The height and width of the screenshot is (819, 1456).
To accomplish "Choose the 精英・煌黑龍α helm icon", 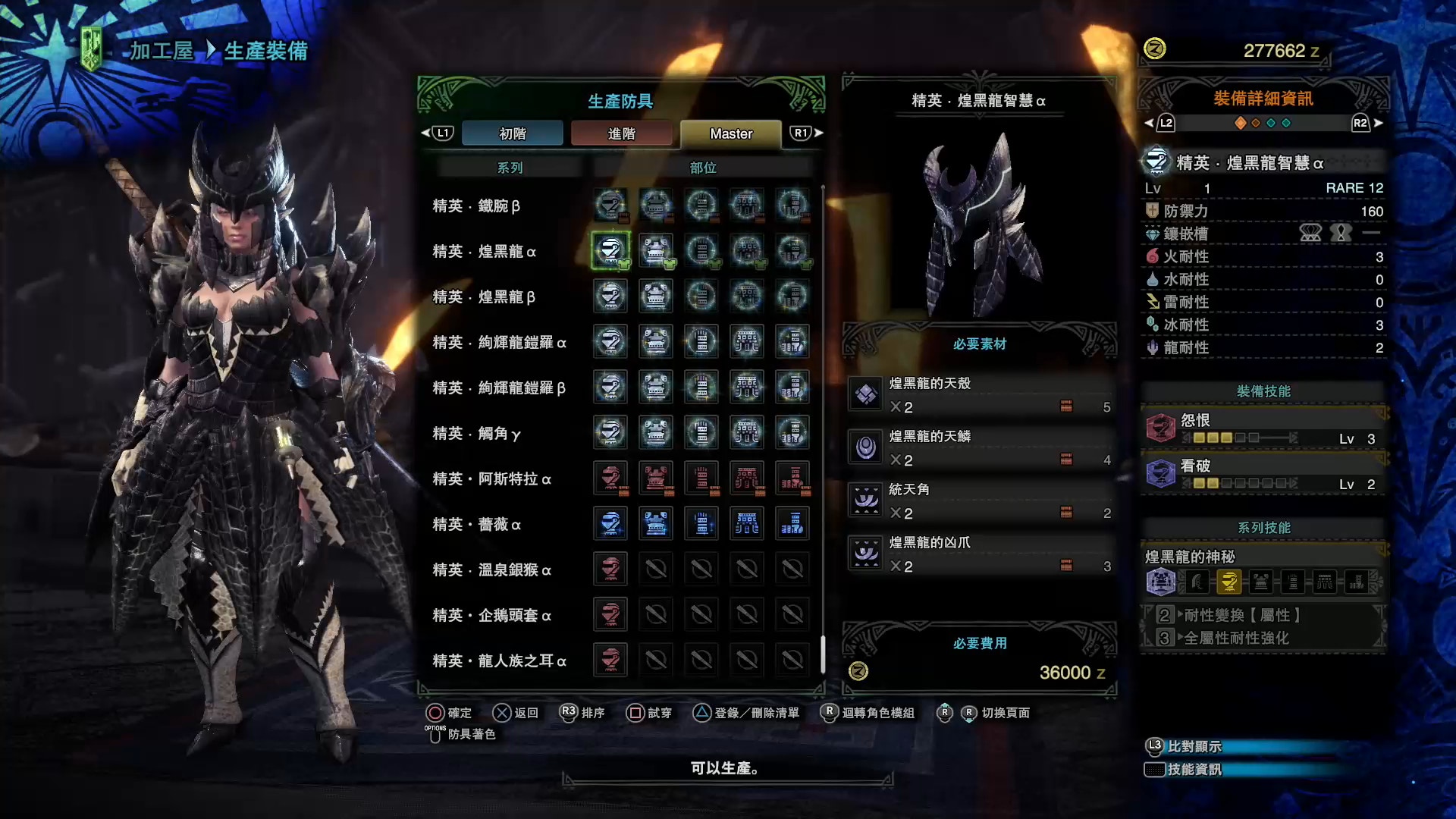I will point(610,251).
